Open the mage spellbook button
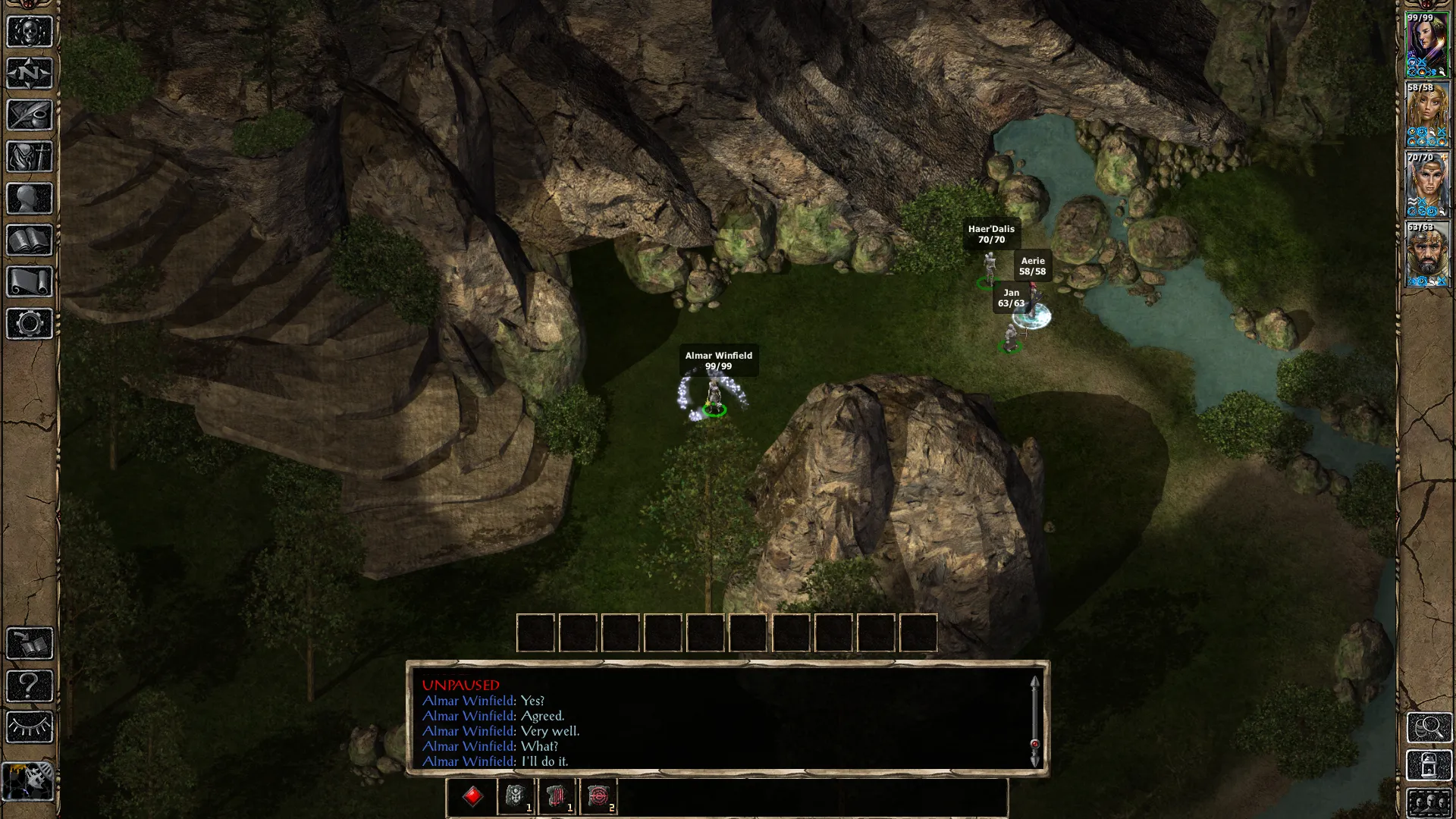 pyautogui.click(x=30, y=240)
